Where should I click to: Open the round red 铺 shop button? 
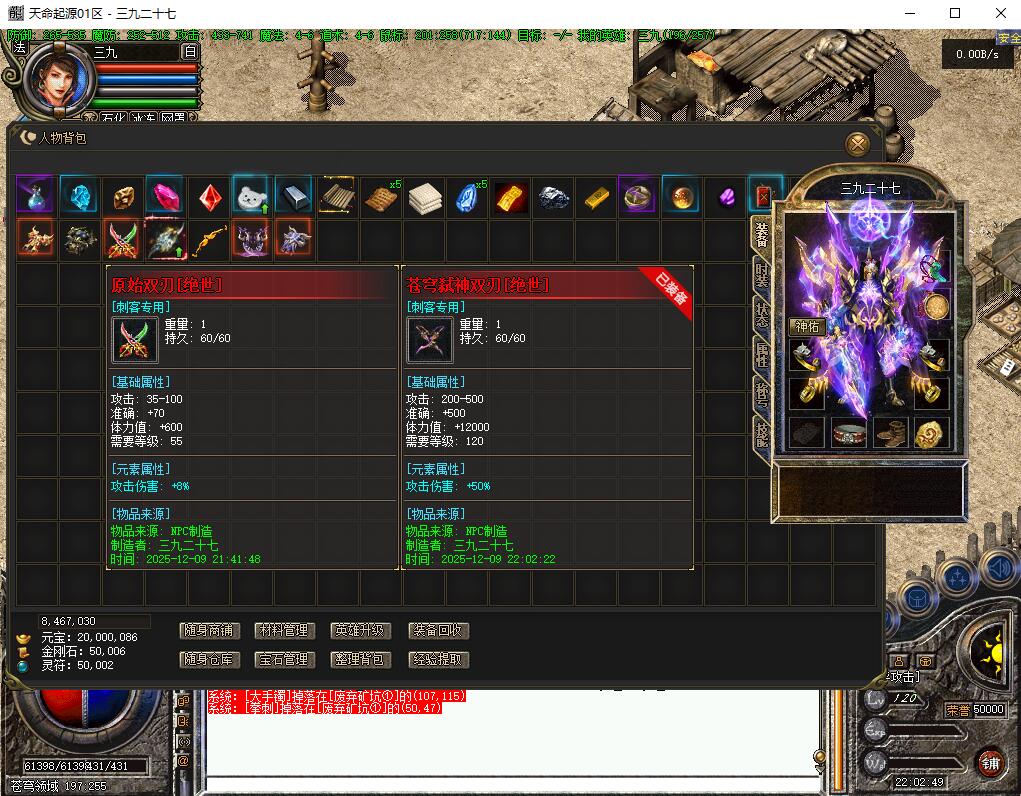[x=989, y=762]
